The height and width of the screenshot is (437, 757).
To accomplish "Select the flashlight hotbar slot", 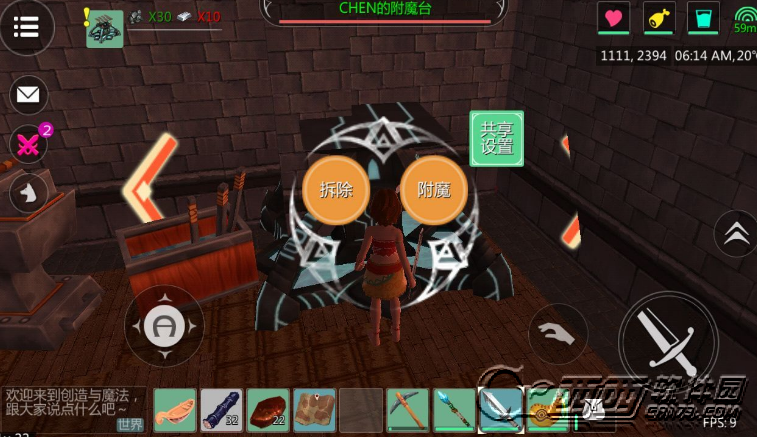I will (221, 410).
